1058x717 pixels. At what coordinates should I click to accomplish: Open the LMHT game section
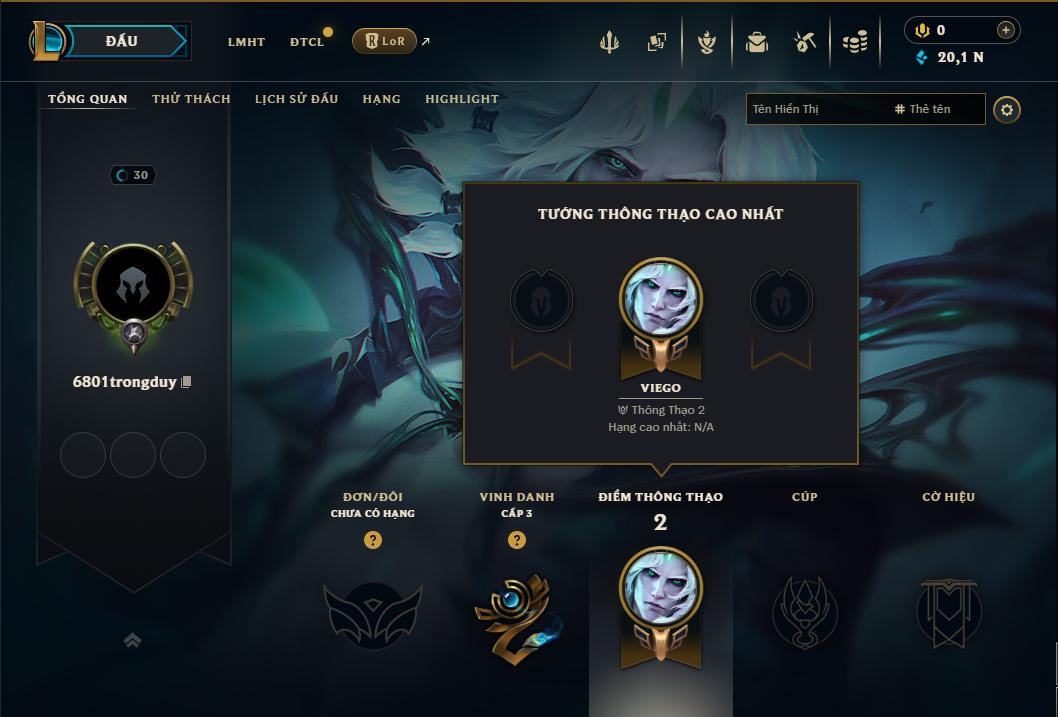[x=246, y=42]
